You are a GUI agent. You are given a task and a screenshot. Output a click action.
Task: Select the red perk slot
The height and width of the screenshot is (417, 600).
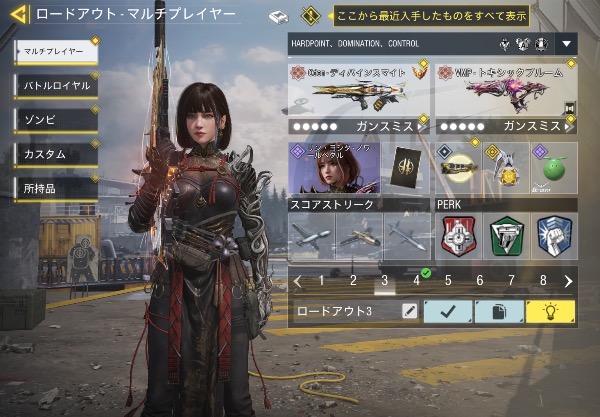458,237
